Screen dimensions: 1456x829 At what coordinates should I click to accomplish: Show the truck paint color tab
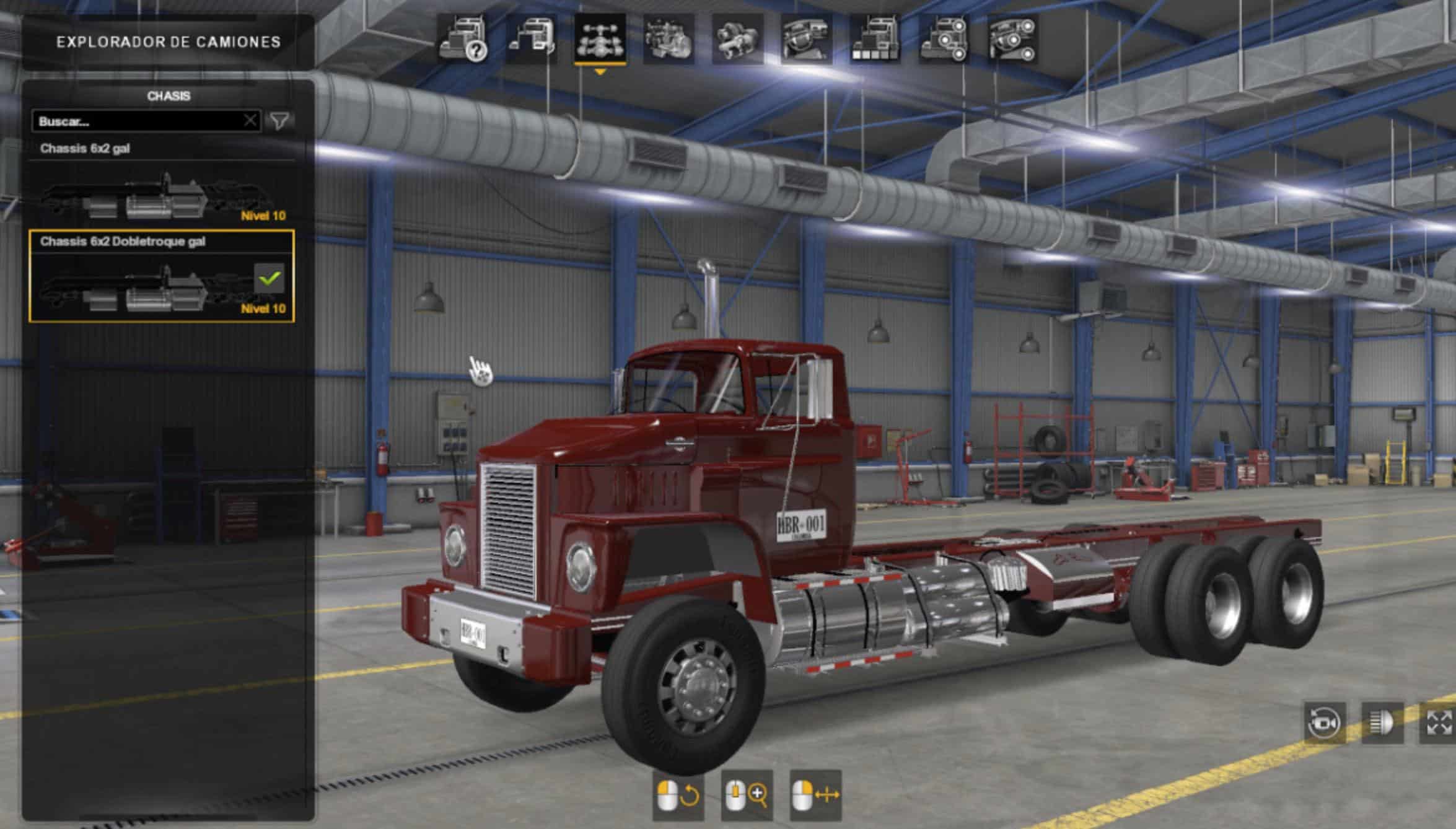coord(875,40)
